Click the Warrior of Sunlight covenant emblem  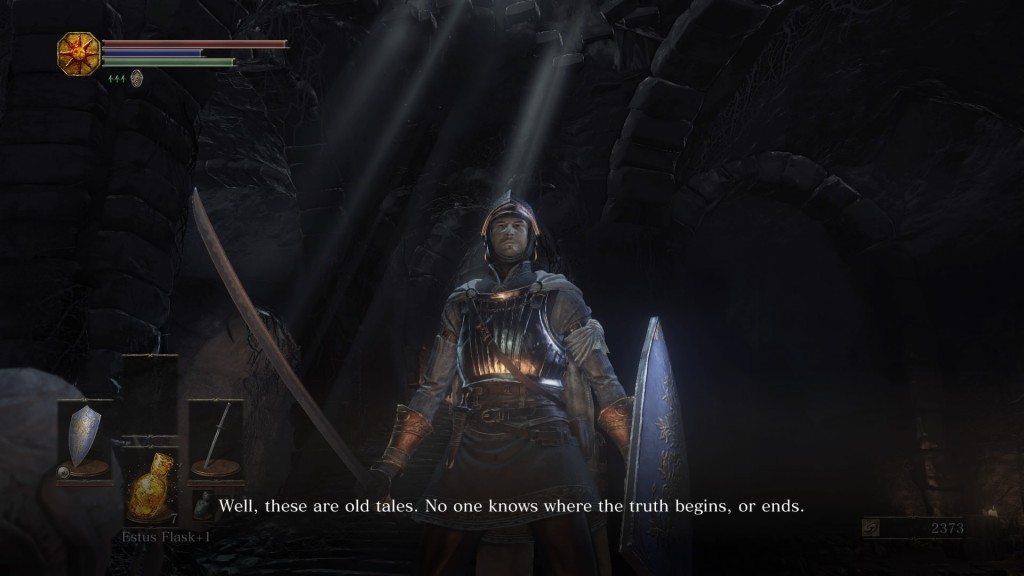coord(76,51)
